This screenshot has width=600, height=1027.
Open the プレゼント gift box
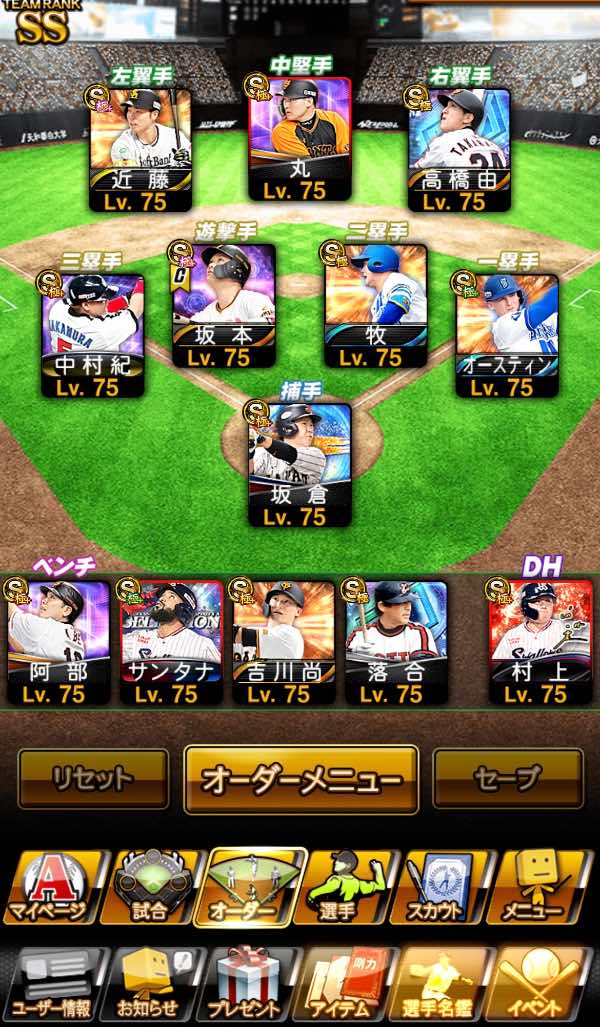pyautogui.click(x=249, y=985)
